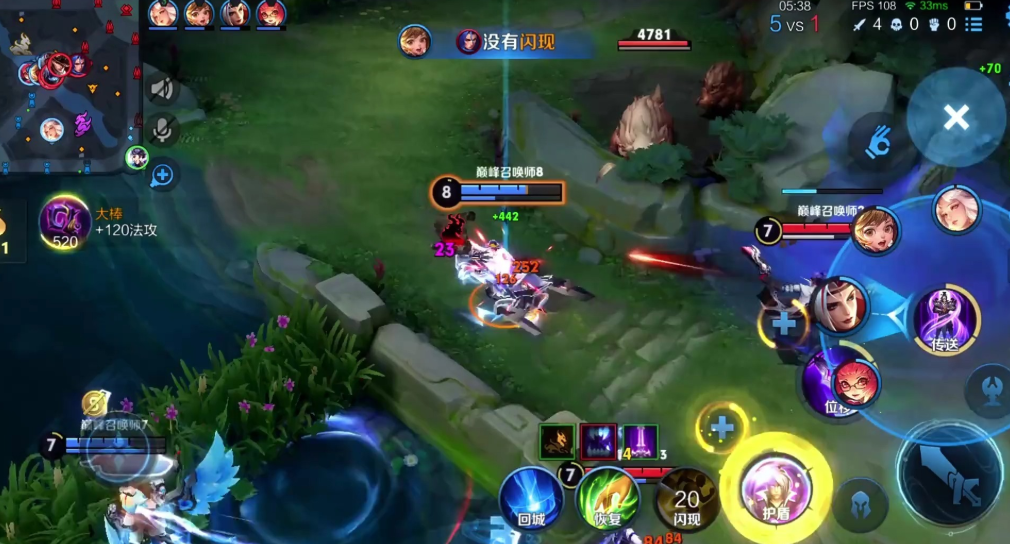Cancel the skill with the X button
The image size is (1010, 544).
tap(955, 118)
